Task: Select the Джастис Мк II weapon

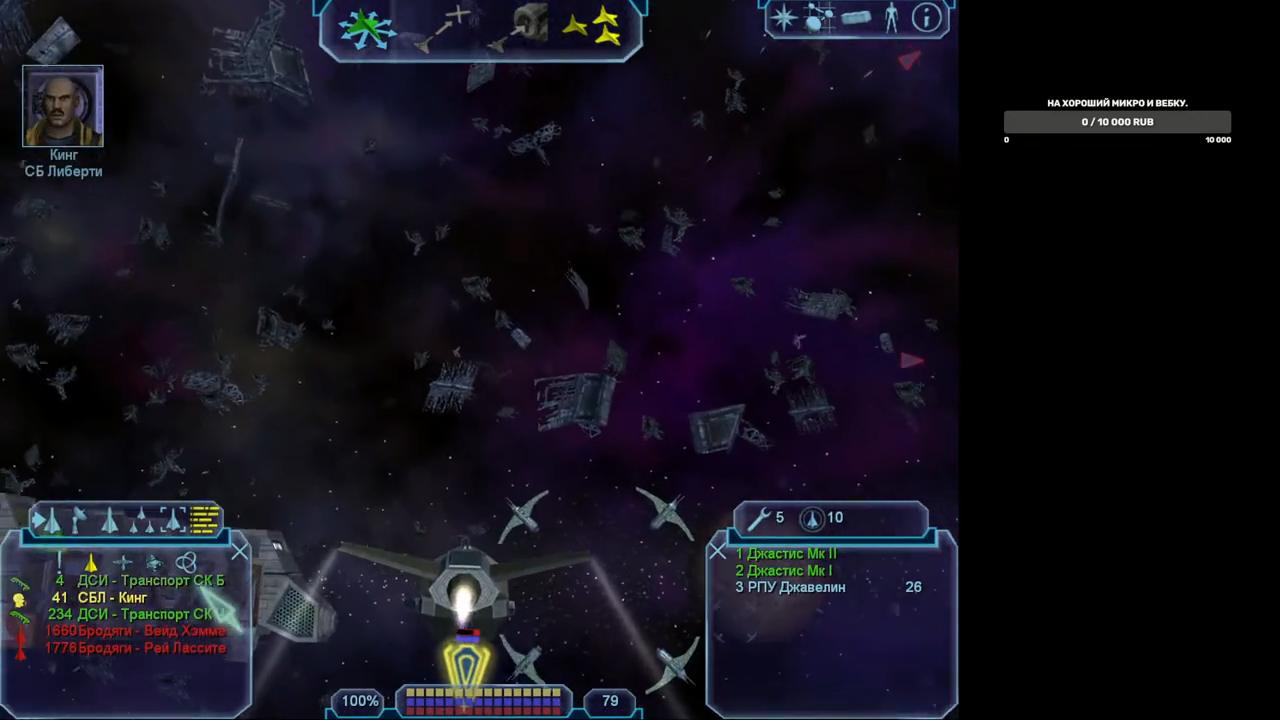Action: (786, 554)
